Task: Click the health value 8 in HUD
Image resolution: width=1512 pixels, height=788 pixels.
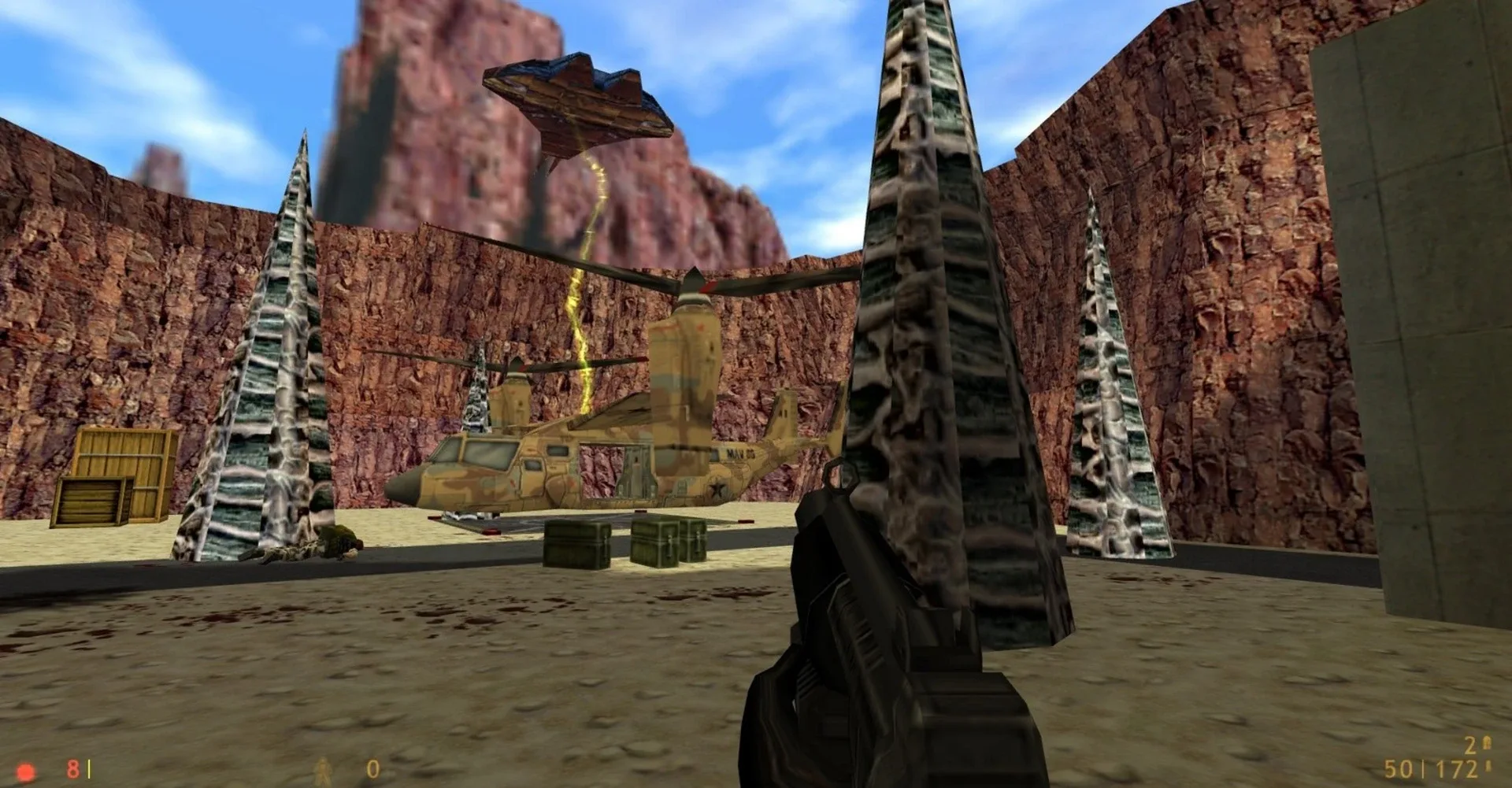Action: 72,768
